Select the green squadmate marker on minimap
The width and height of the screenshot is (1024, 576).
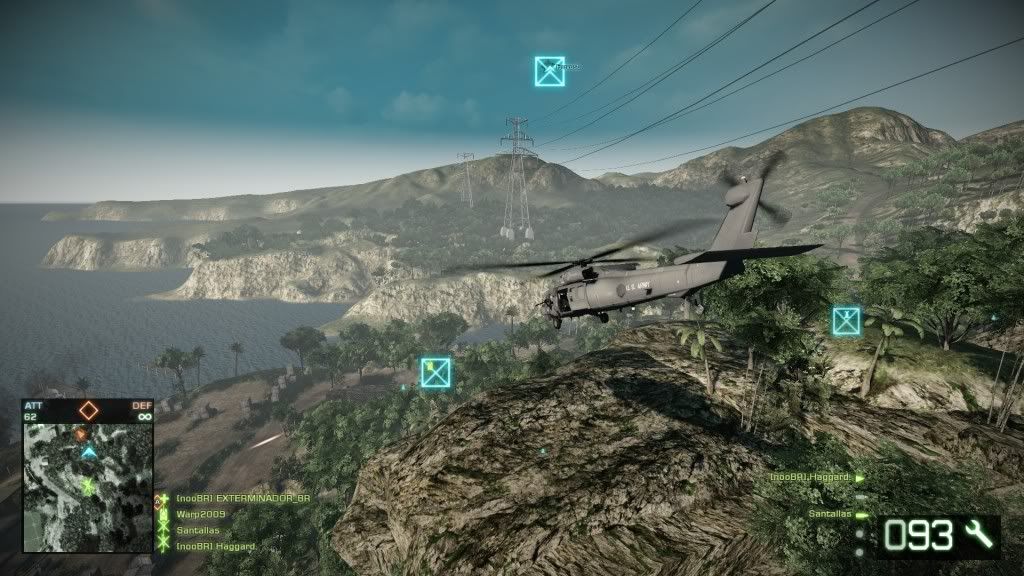pos(88,486)
